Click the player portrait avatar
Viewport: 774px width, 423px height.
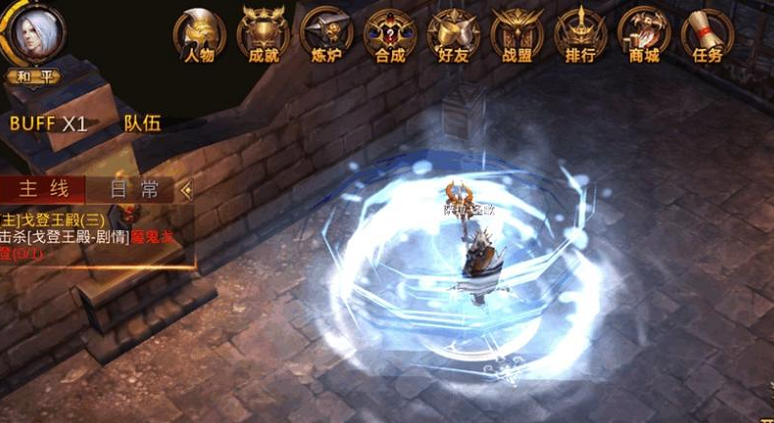pyautogui.click(x=32, y=34)
